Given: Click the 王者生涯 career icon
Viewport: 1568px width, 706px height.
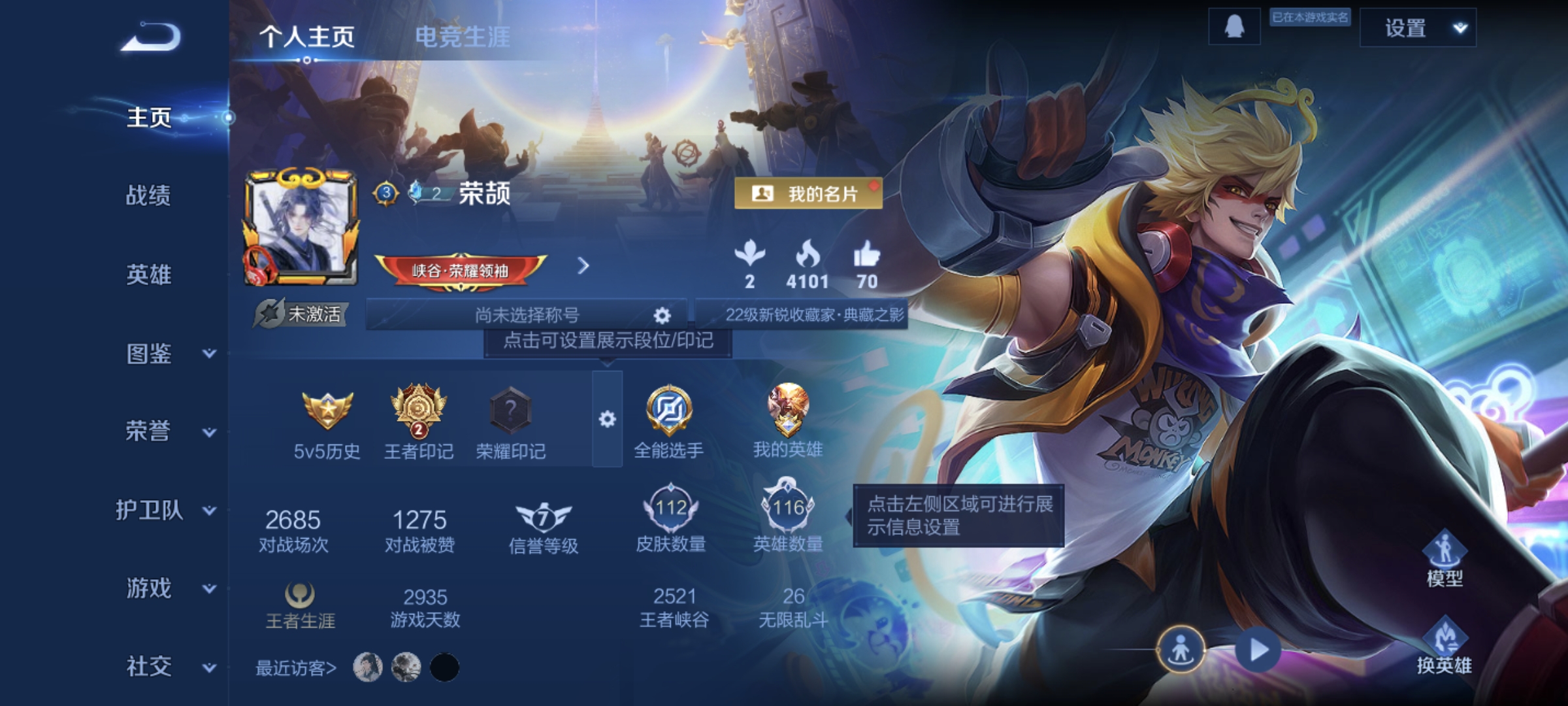Looking at the screenshot, I should click(x=301, y=599).
